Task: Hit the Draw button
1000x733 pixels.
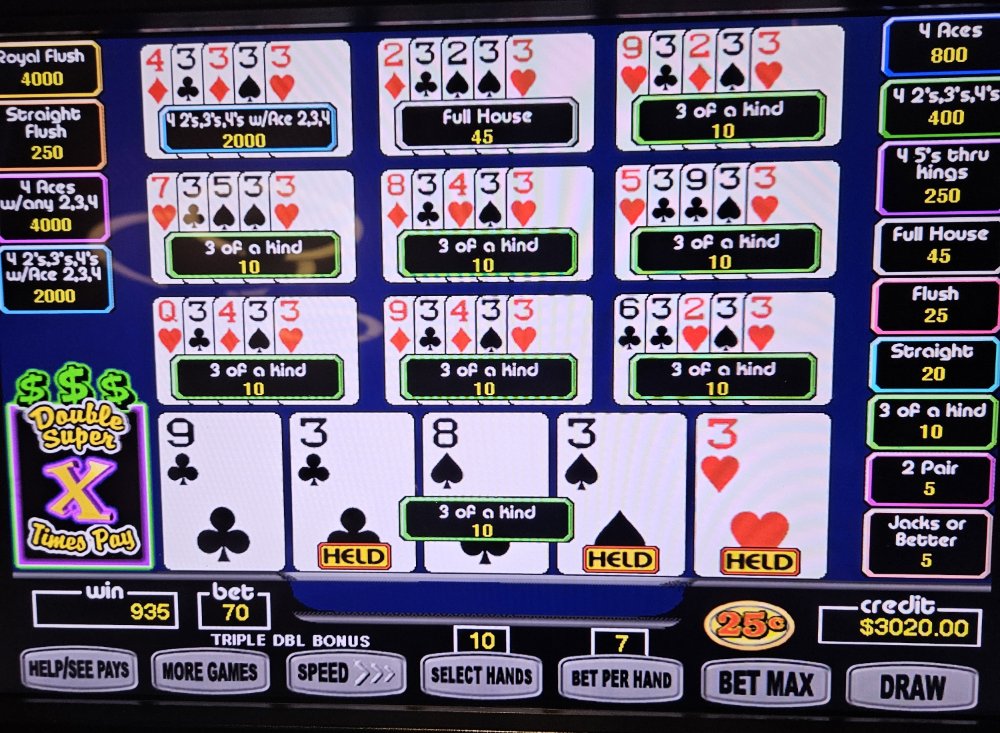Action: click(911, 687)
